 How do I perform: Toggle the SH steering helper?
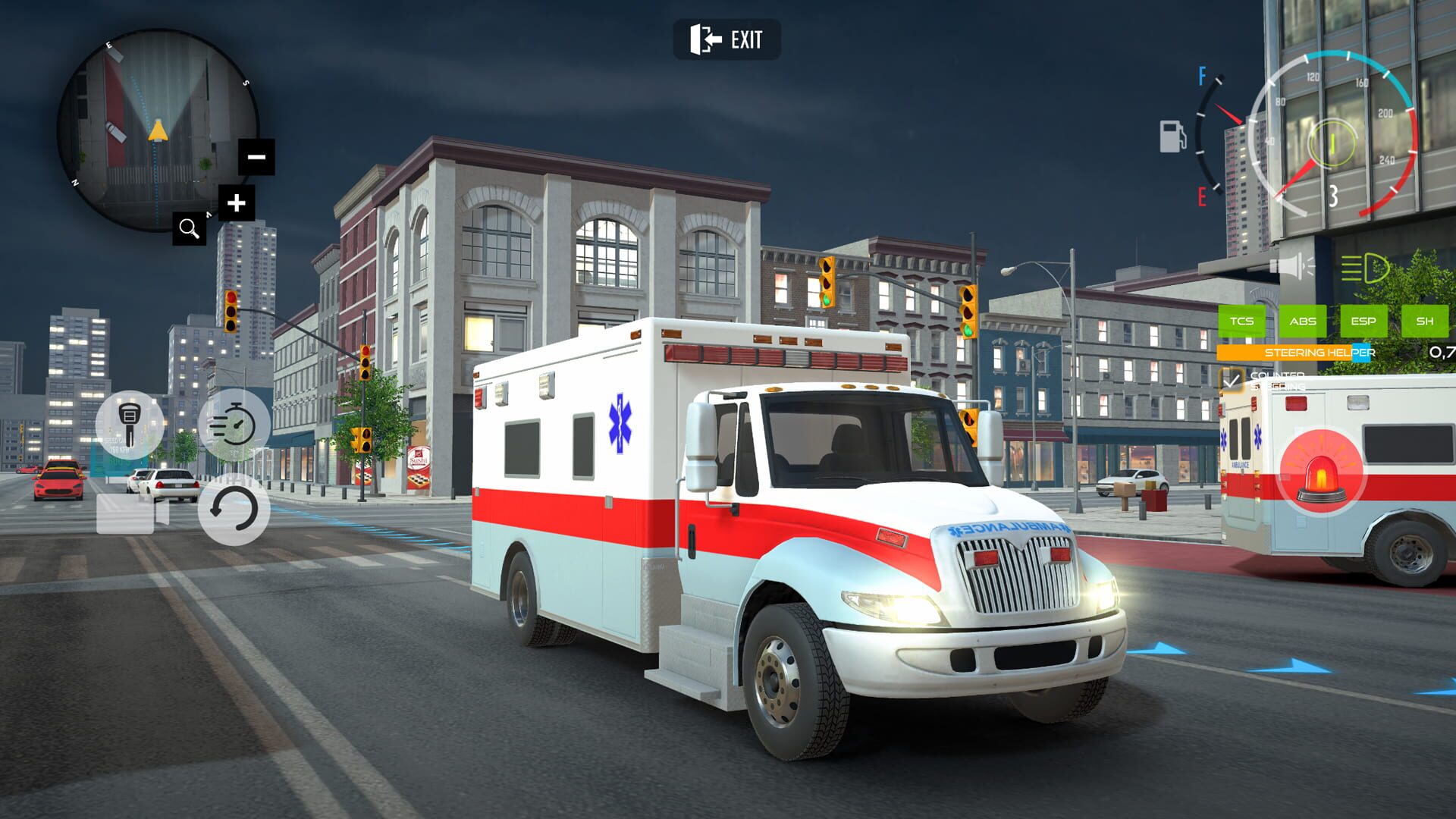[1426, 321]
